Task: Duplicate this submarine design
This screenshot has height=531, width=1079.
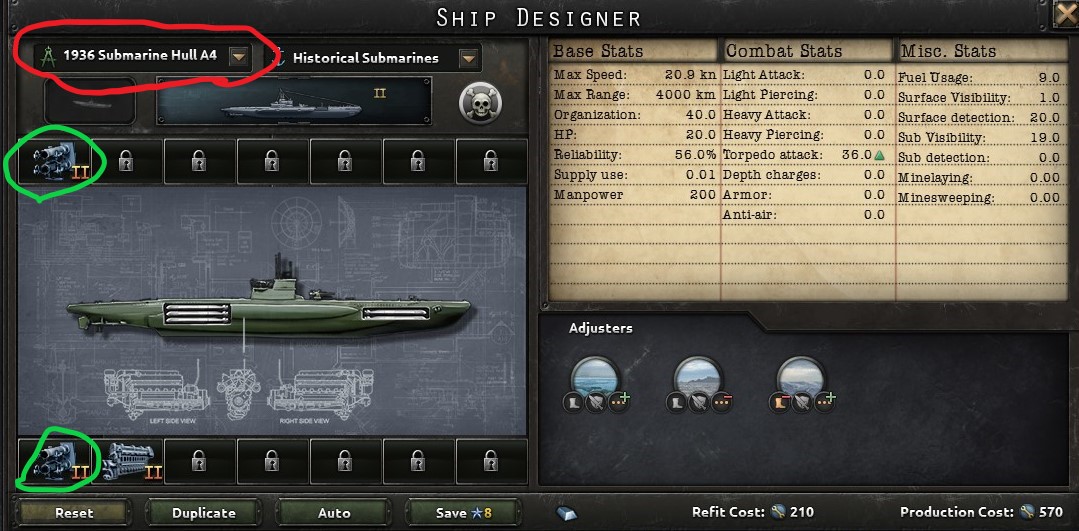Action: [x=204, y=512]
